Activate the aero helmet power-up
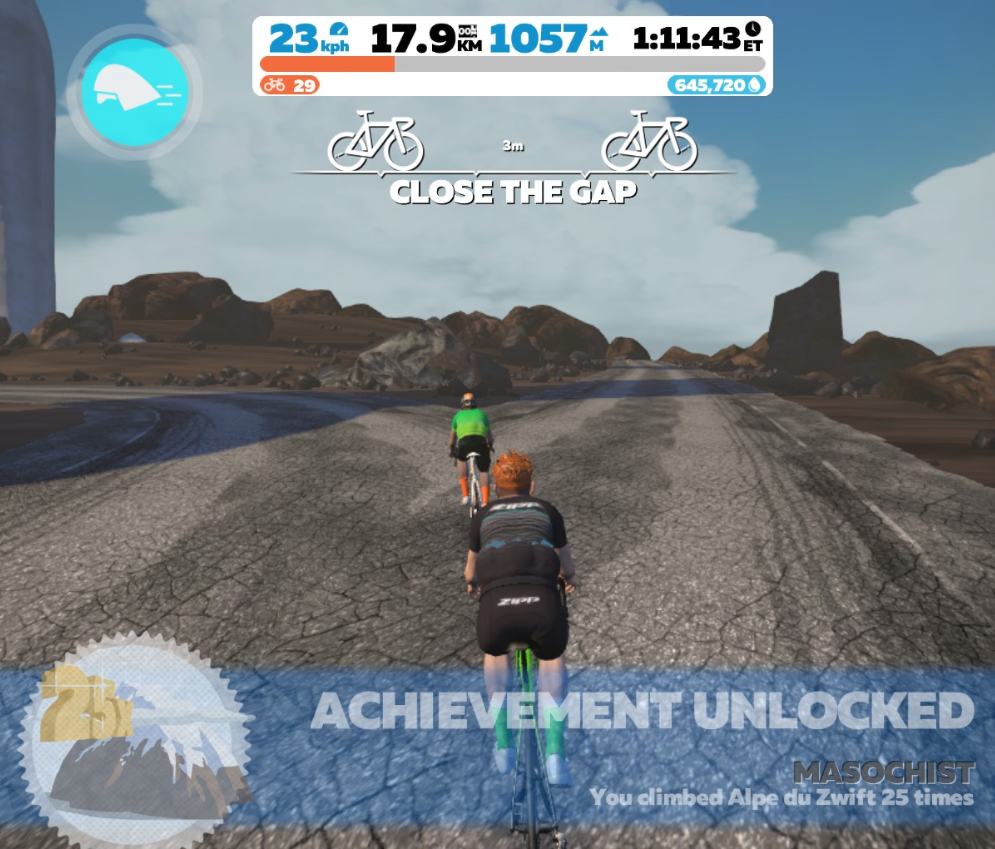 134,89
